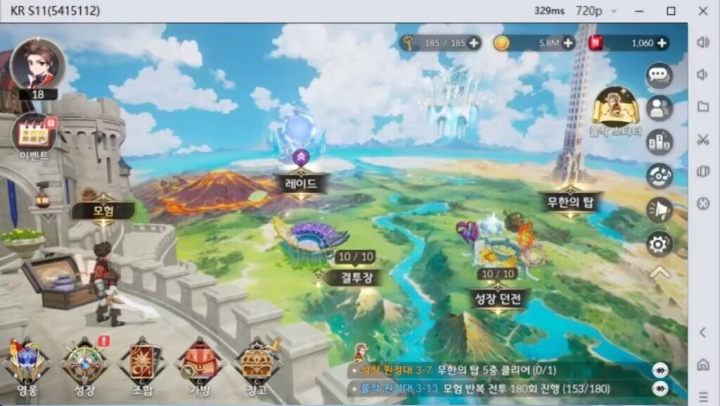Viewport: 720px width, 406px height.
Task: Enter the 결투장 (Arena)
Action: pyautogui.click(x=352, y=277)
